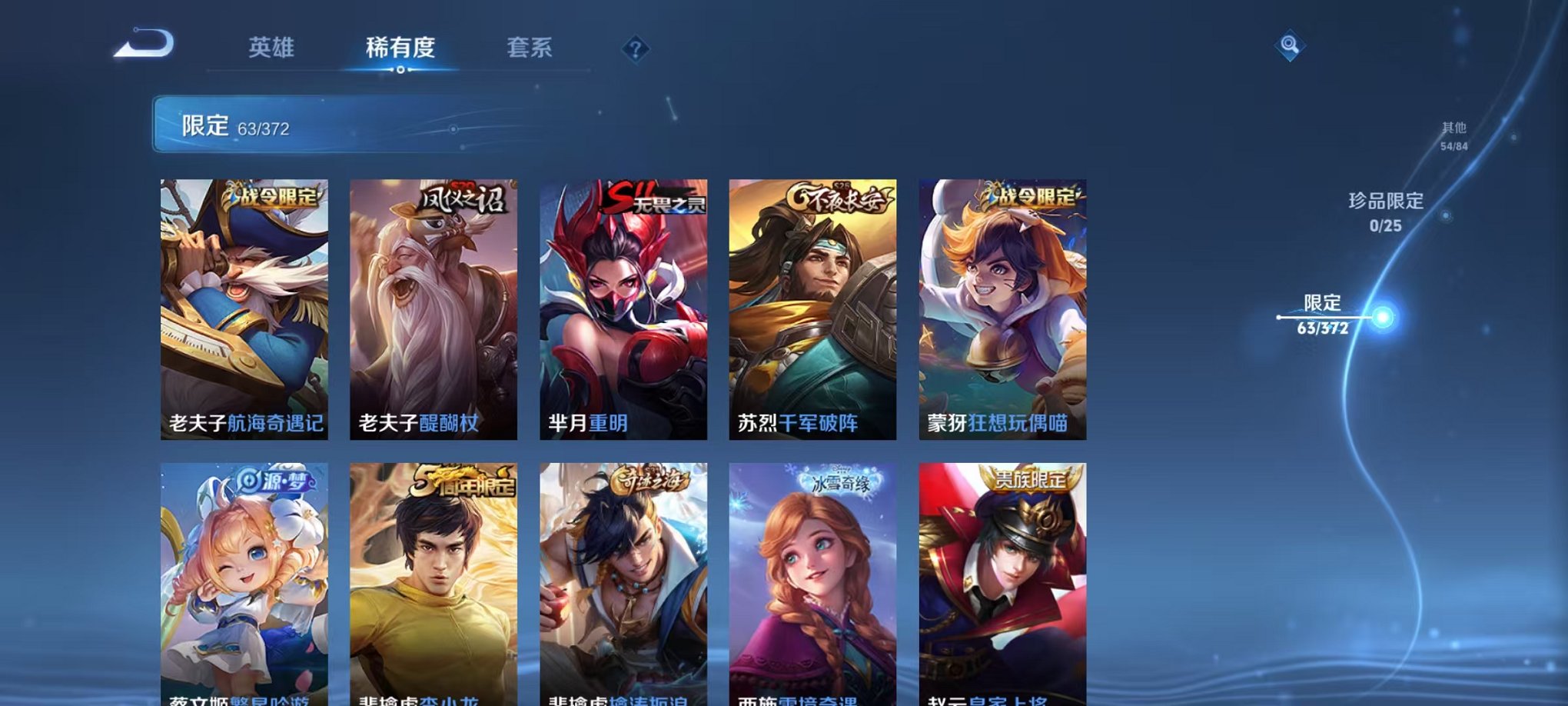The image size is (1568, 706).
Task: Click the diamond help '?' icon
Action: click(634, 49)
